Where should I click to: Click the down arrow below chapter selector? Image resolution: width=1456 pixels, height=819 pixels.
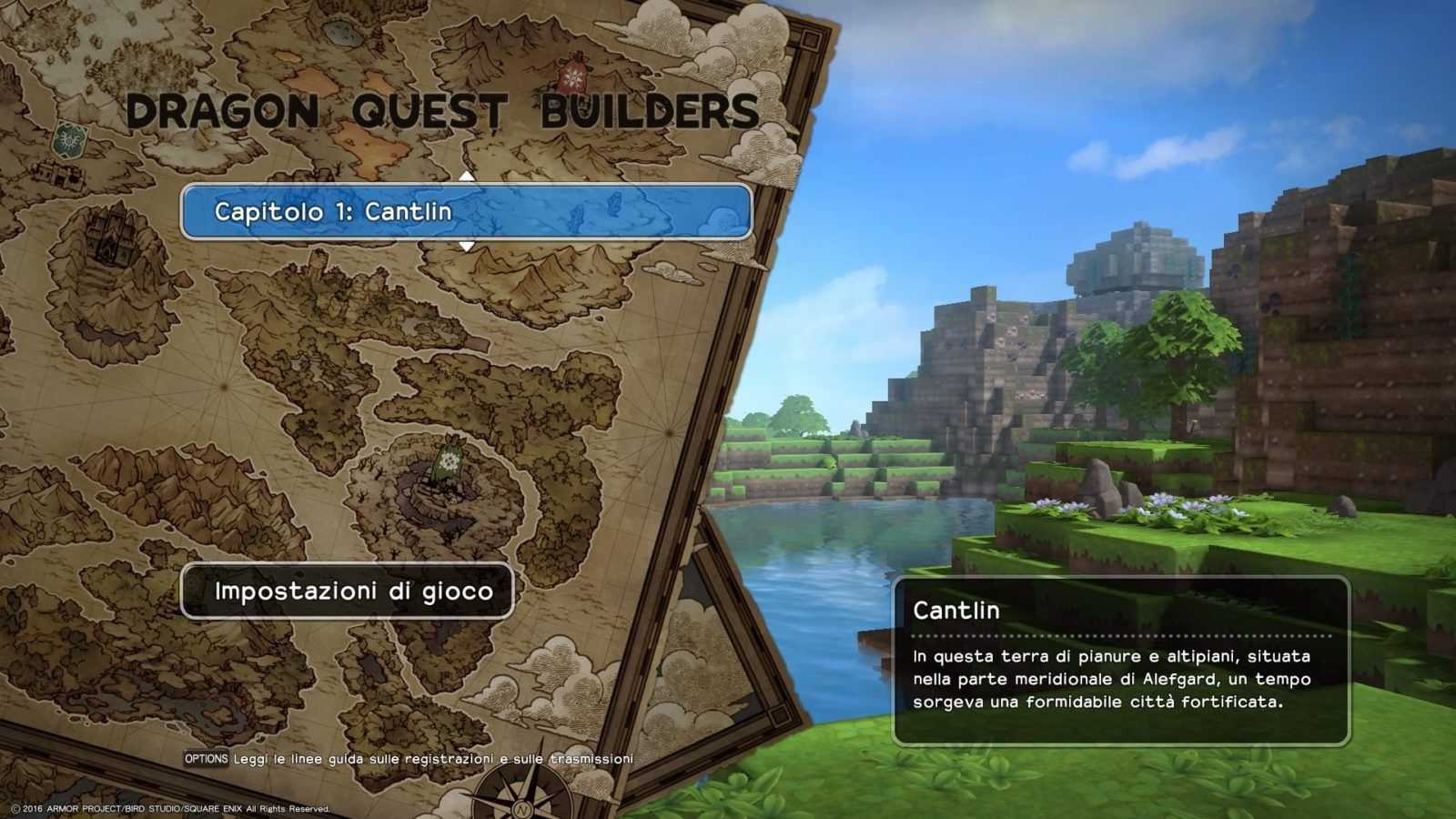coord(467,247)
